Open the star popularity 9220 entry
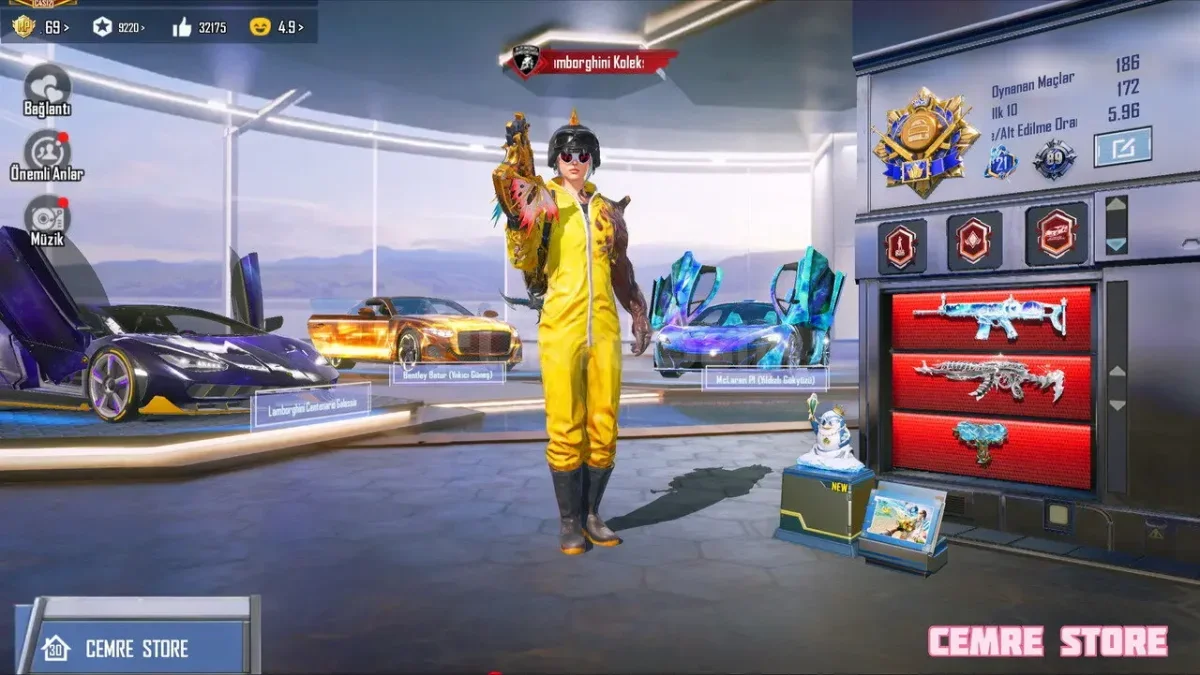1200x675 pixels. click(x=118, y=27)
